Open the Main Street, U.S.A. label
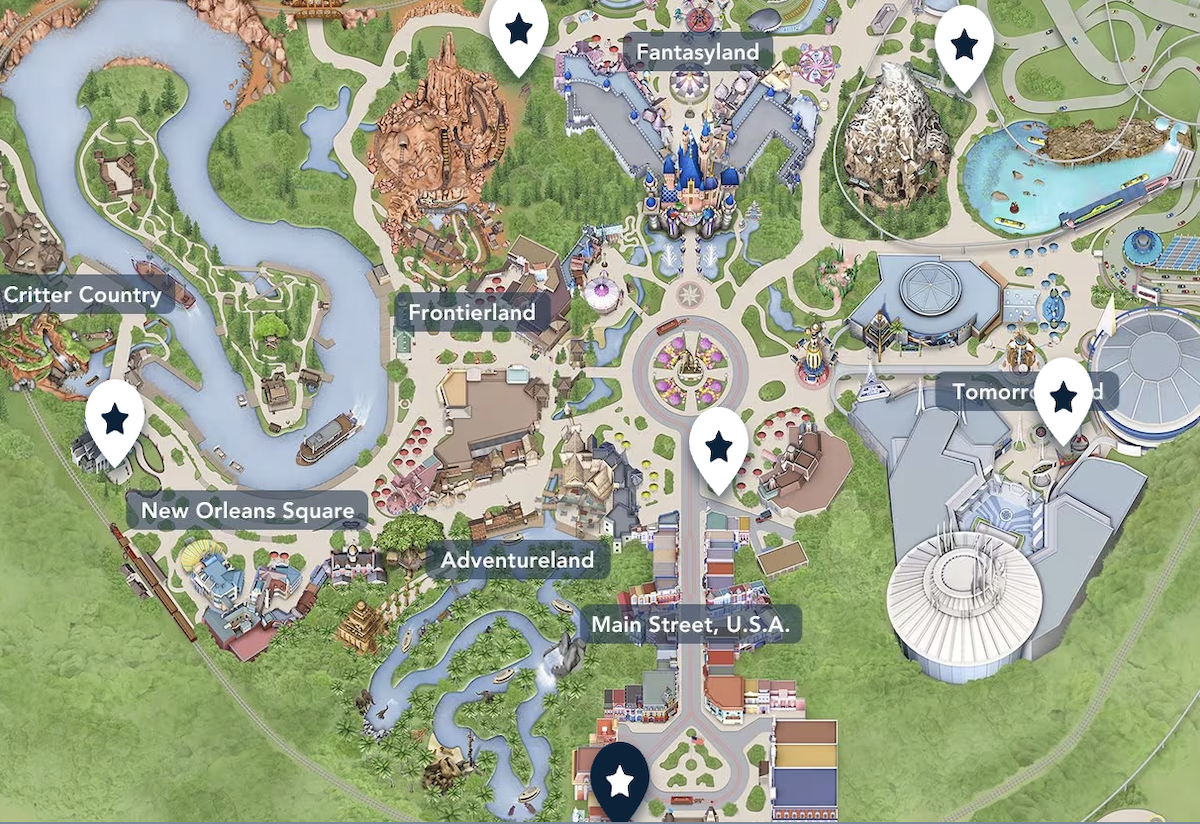The width and height of the screenshot is (1200, 824). click(x=691, y=626)
